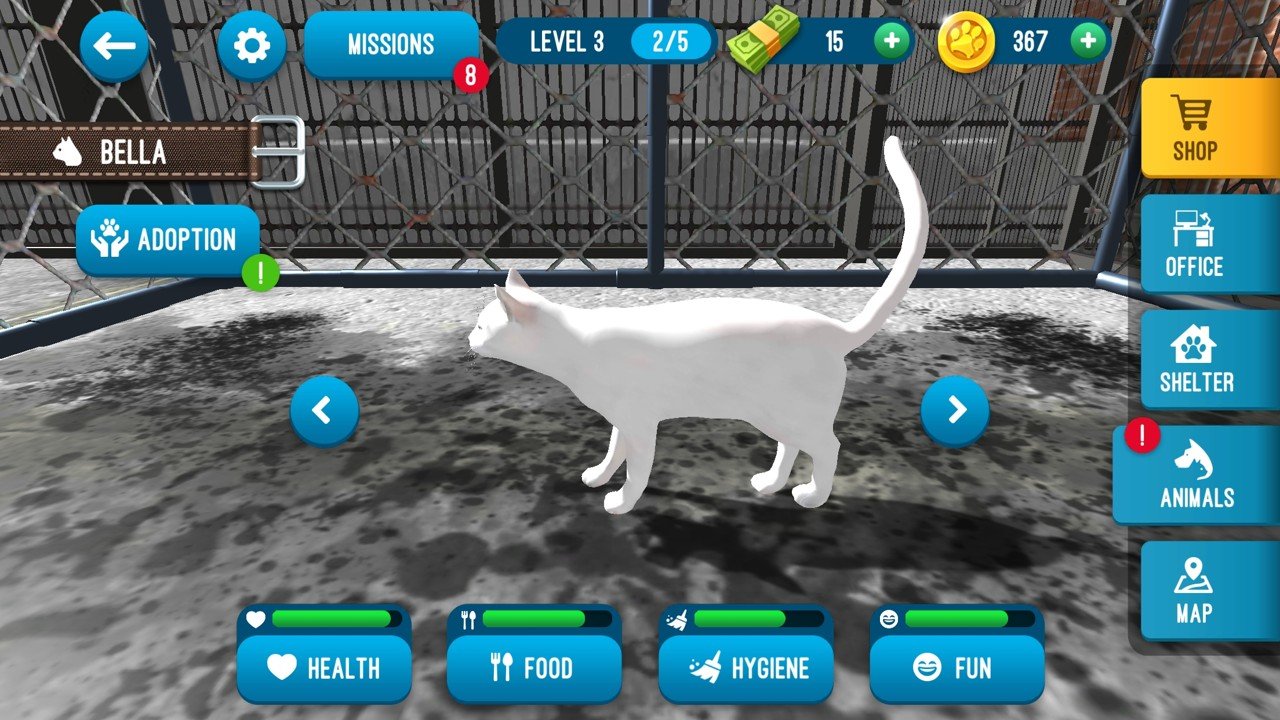Image resolution: width=1280 pixels, height=720 pixels.
Task: Browse to the next animal with right arrow
Action: [957, 409]
